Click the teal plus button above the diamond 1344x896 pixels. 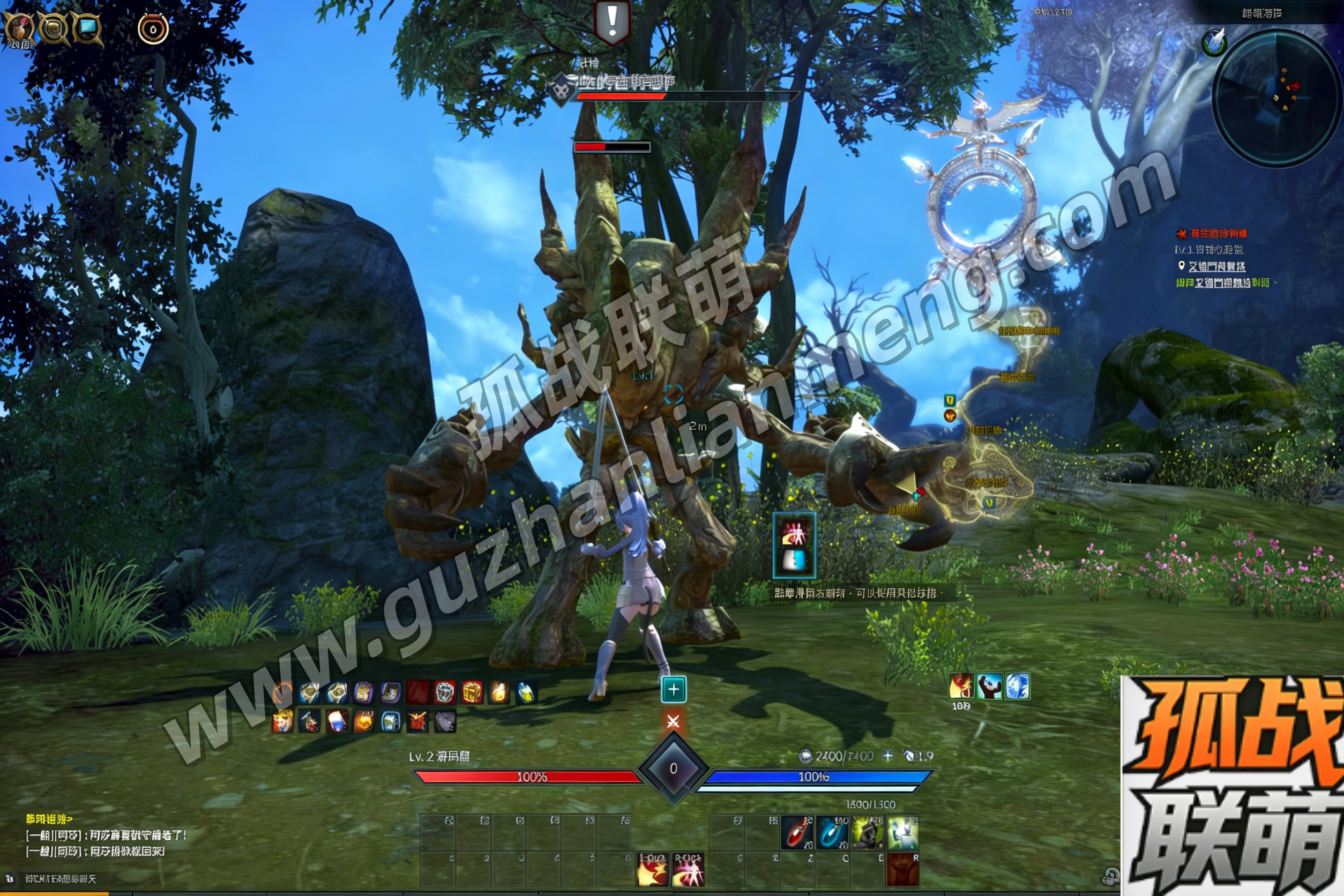(x=673, y=689)
